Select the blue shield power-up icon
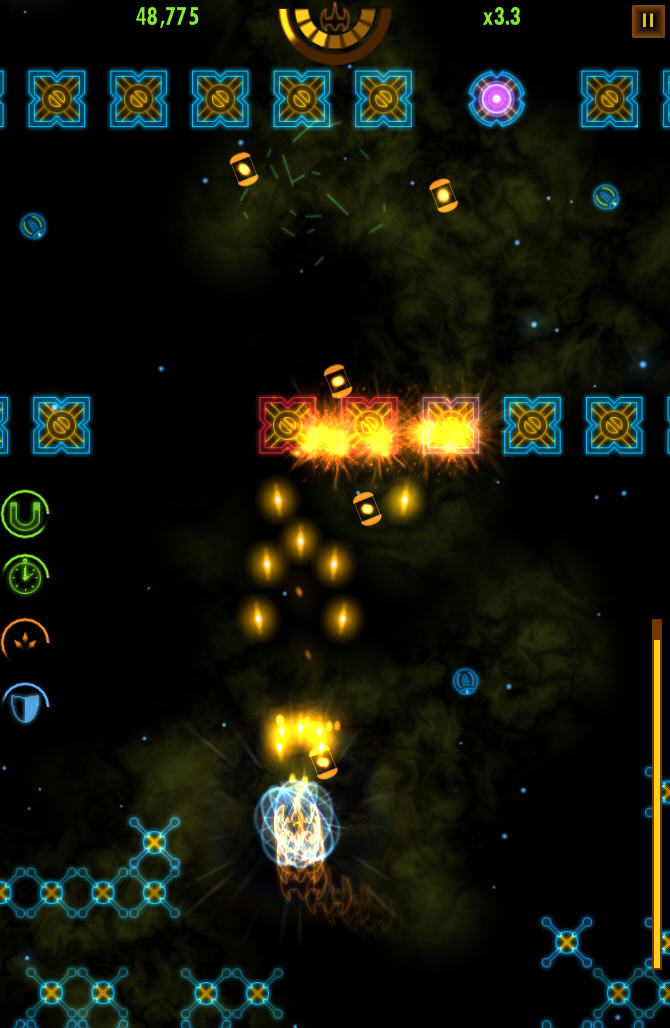This screenshot has width=670, height=1028. [25, 706]
